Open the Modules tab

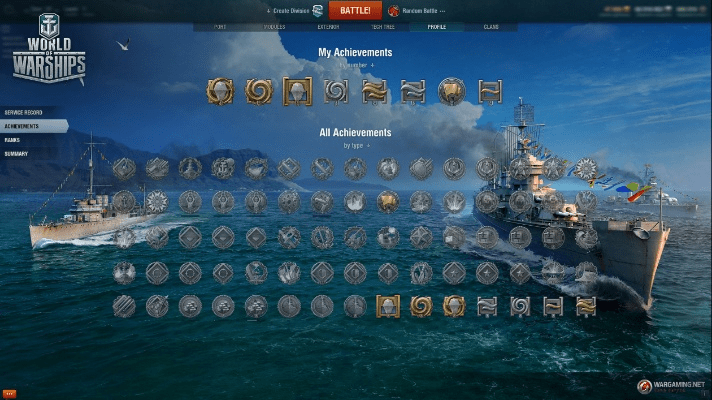pyautogui.click(x=273, y=27)
